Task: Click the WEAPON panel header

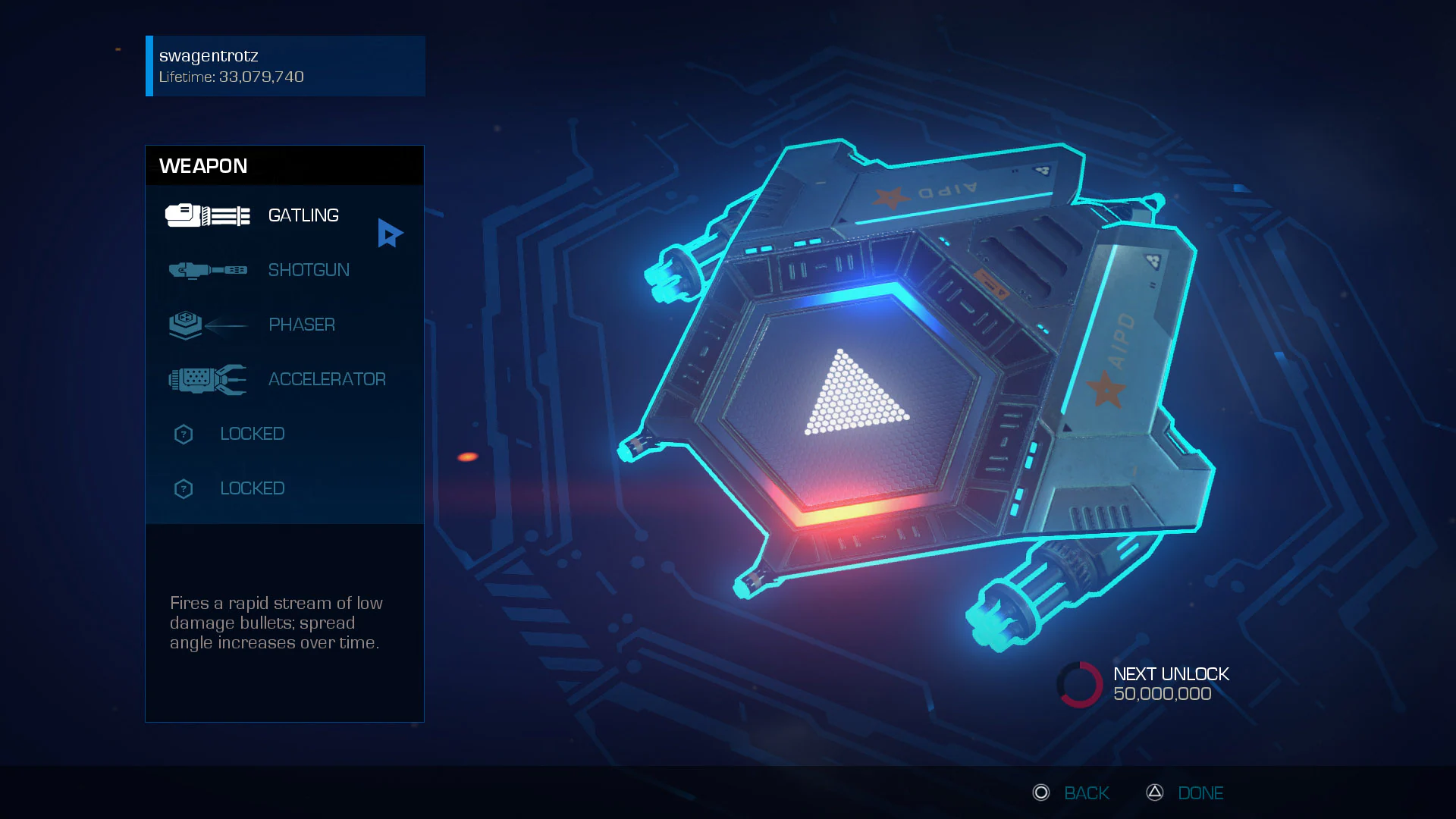Action: point(203,165)
